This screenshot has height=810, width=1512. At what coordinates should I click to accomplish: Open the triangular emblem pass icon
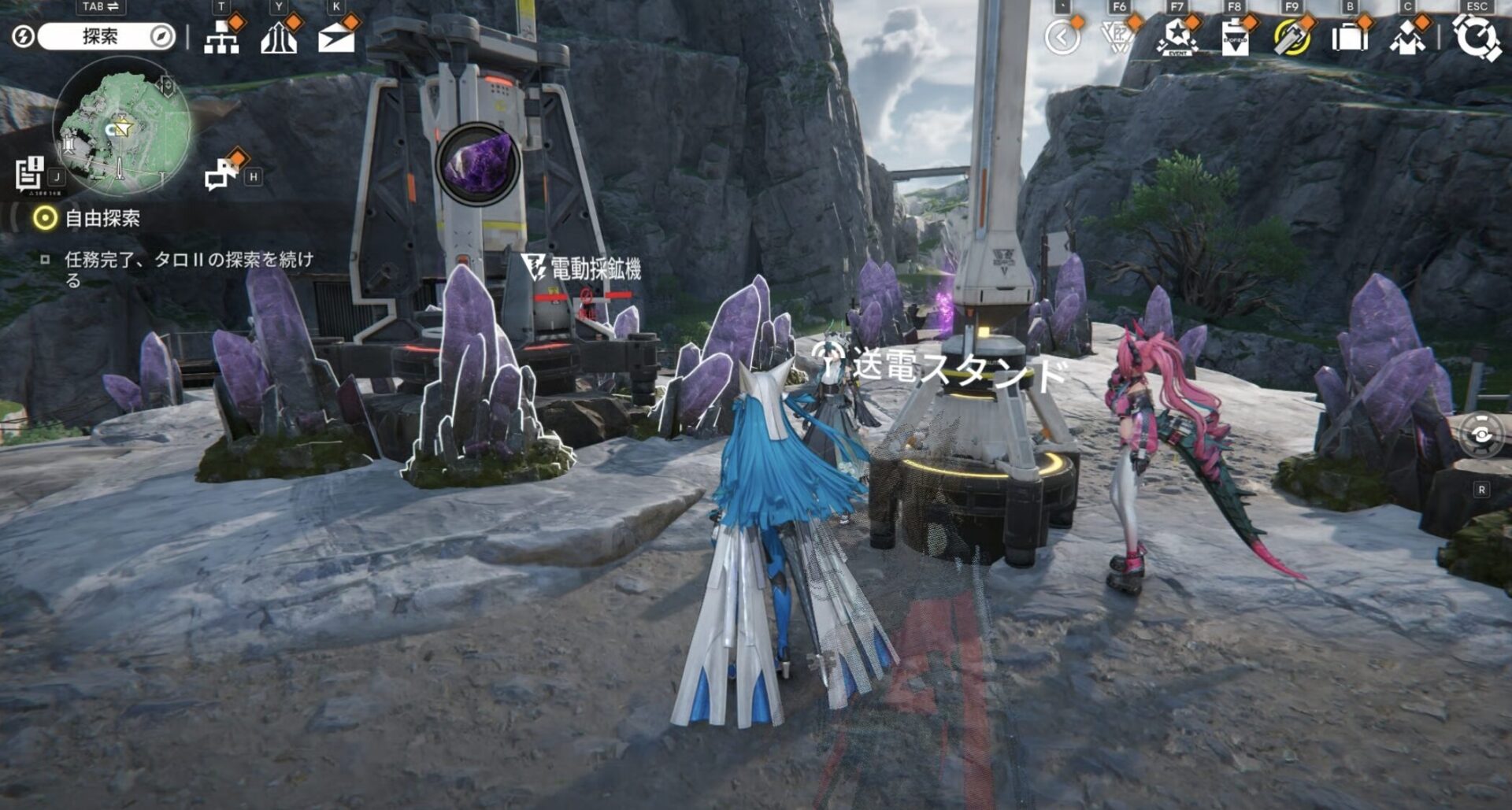click(1118, 37)
